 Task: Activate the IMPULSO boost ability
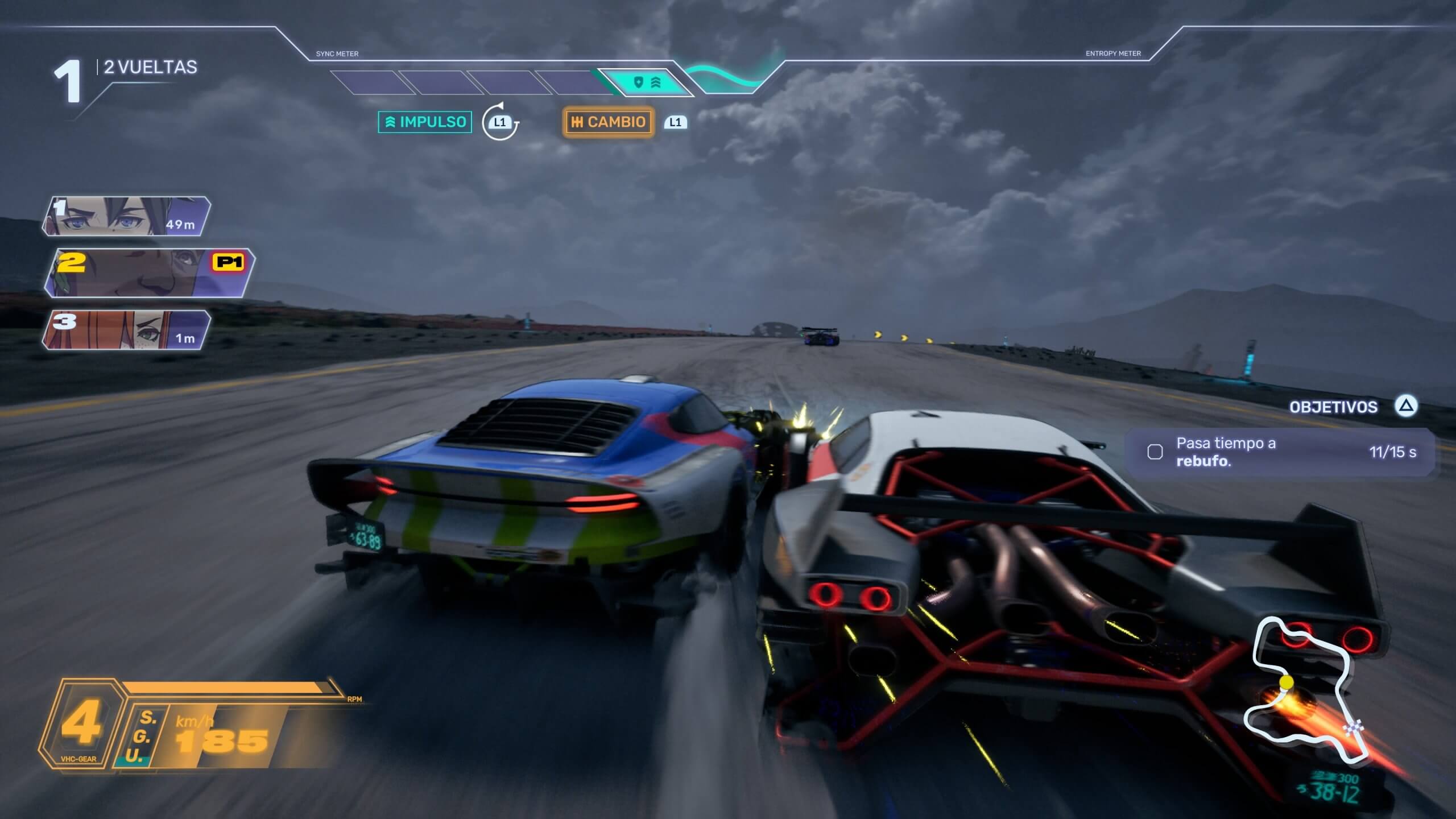(x=425, y=122)
